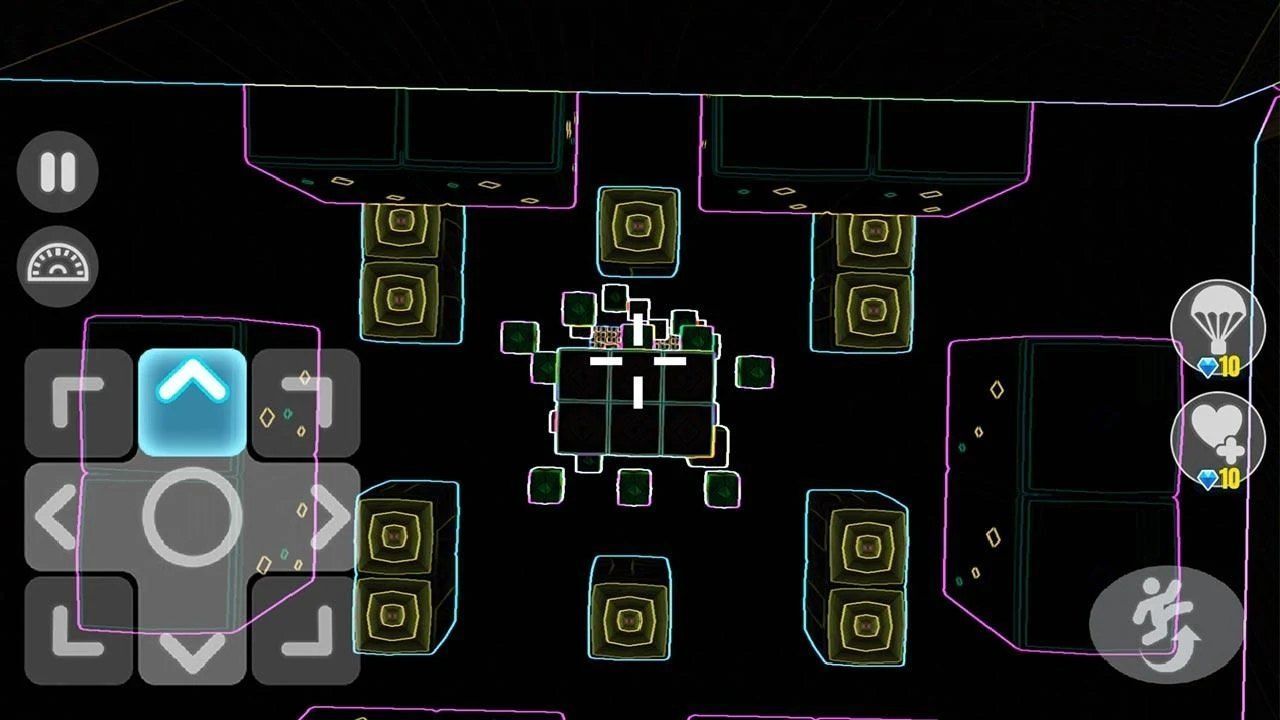Tap the speedometer gauge button
Viewport: 1280px width, 720px height.
coord(57,266)
